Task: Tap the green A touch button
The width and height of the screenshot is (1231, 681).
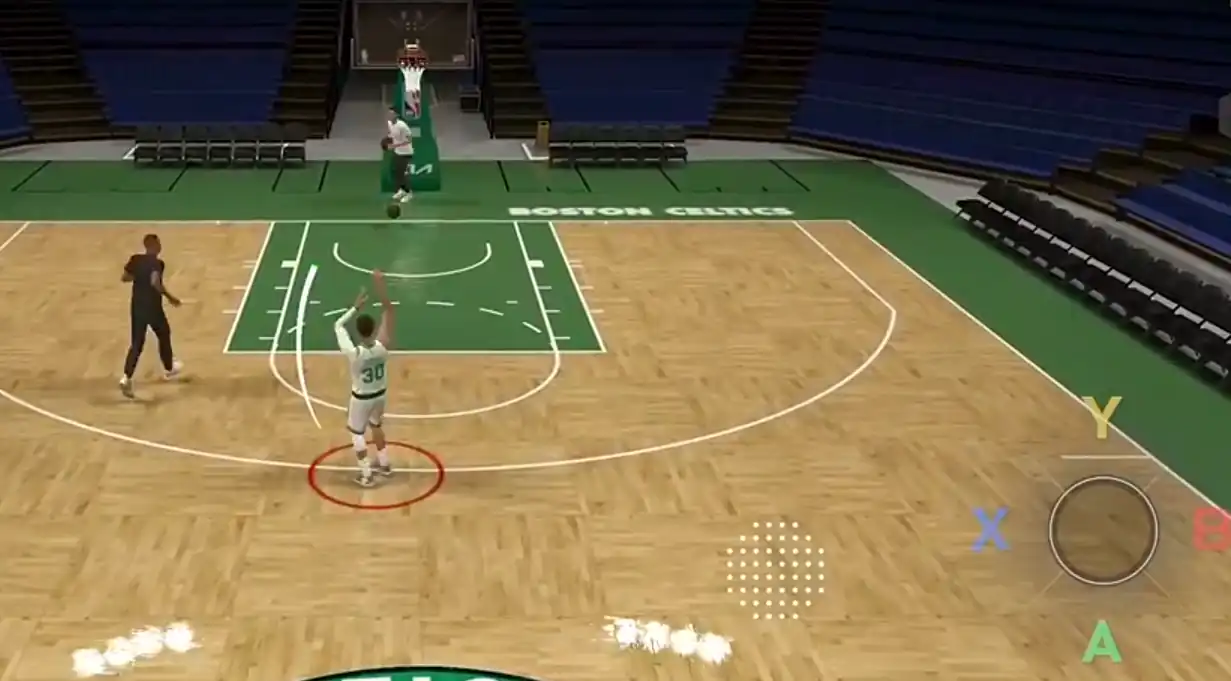Action: 1101,642
